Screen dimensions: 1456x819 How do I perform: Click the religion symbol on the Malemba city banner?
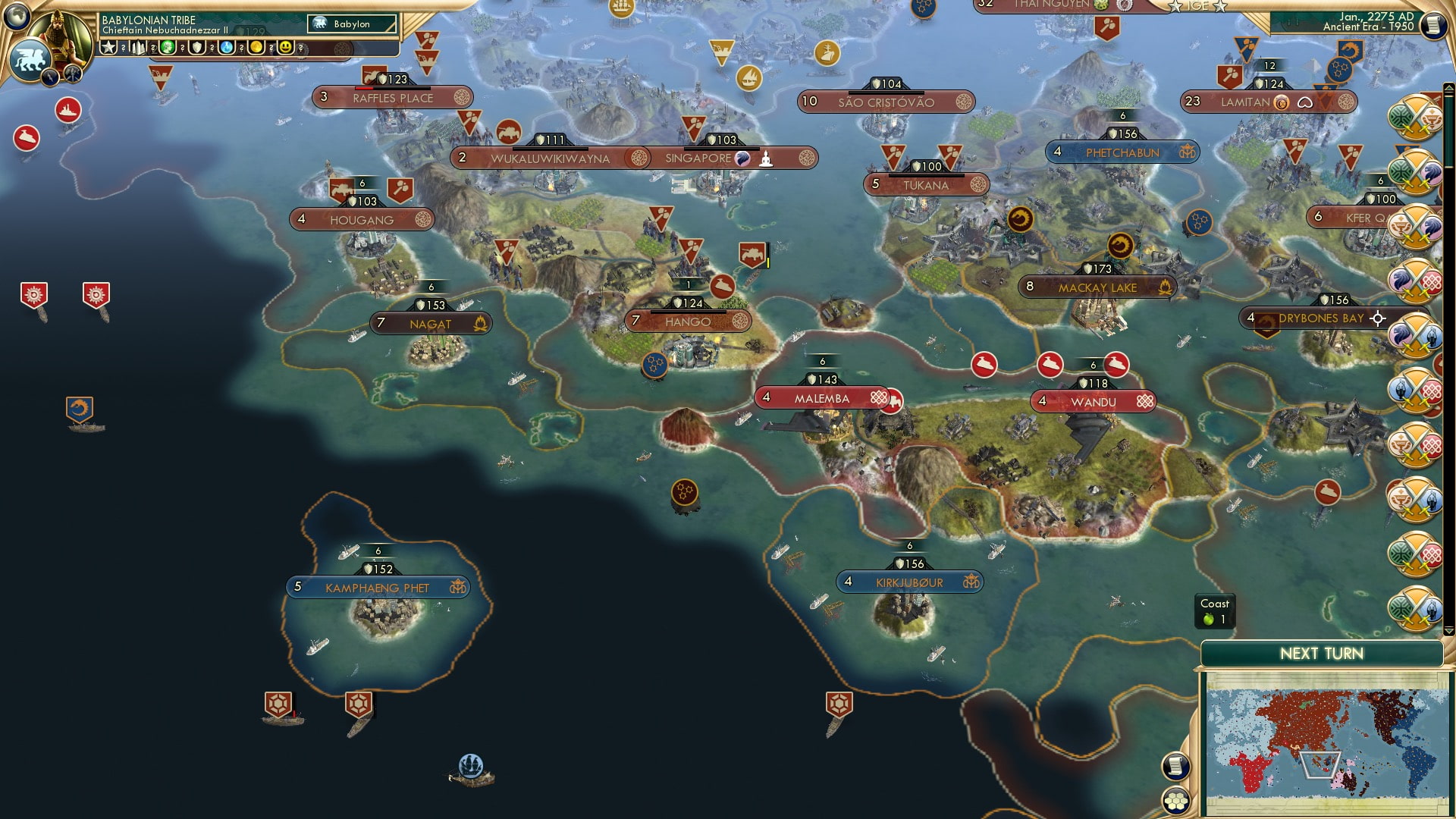click(879, 397)
